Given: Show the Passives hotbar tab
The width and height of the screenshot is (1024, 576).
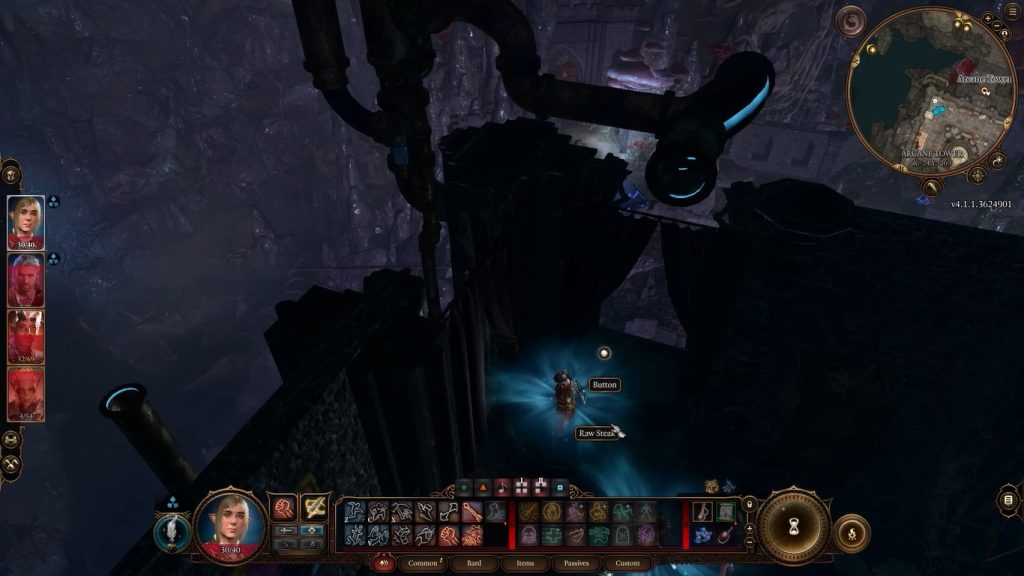Looking at the screenshot, I should tap(577, 564).
